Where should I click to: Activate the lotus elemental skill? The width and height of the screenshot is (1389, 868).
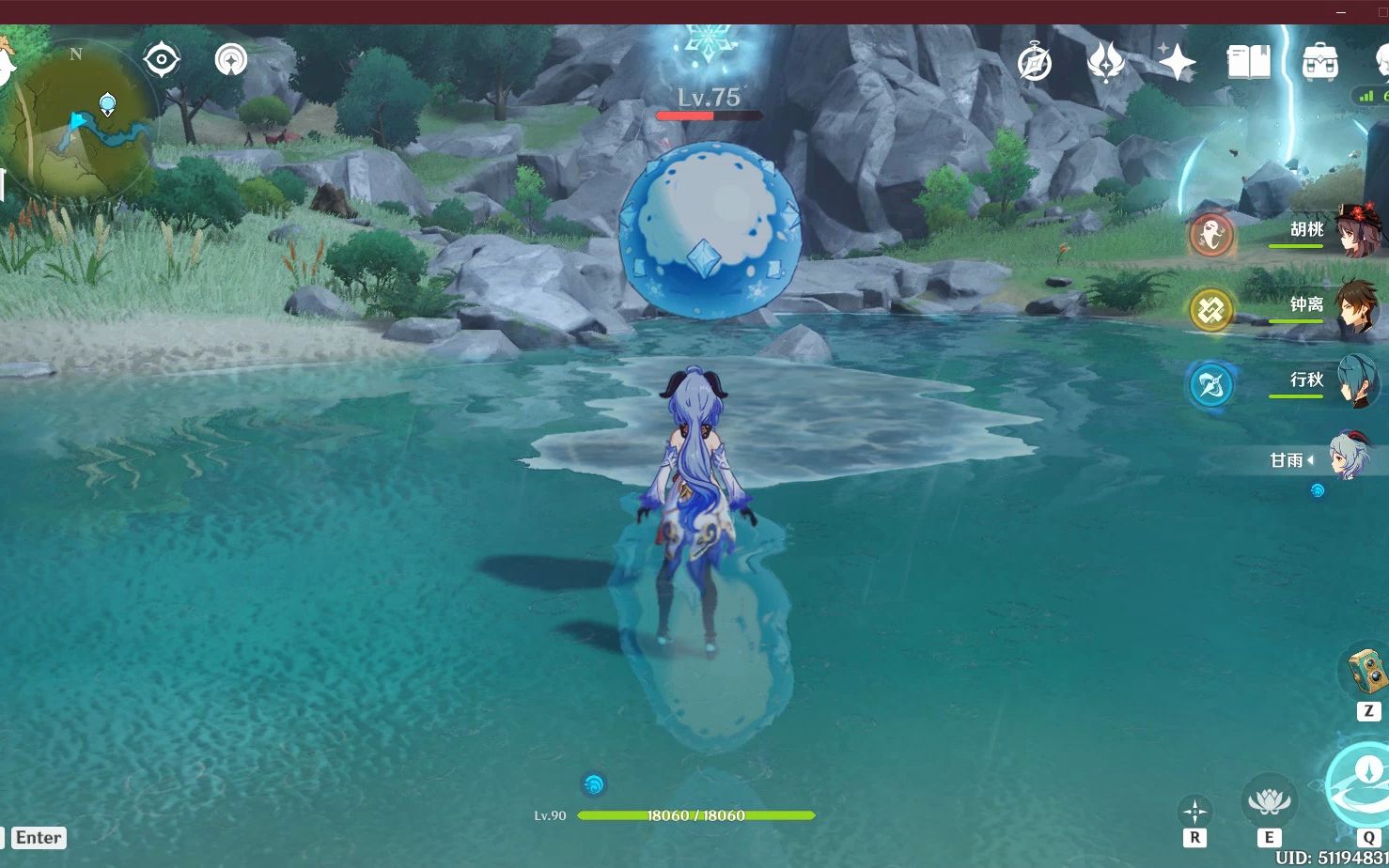(x=1269, y=801)
